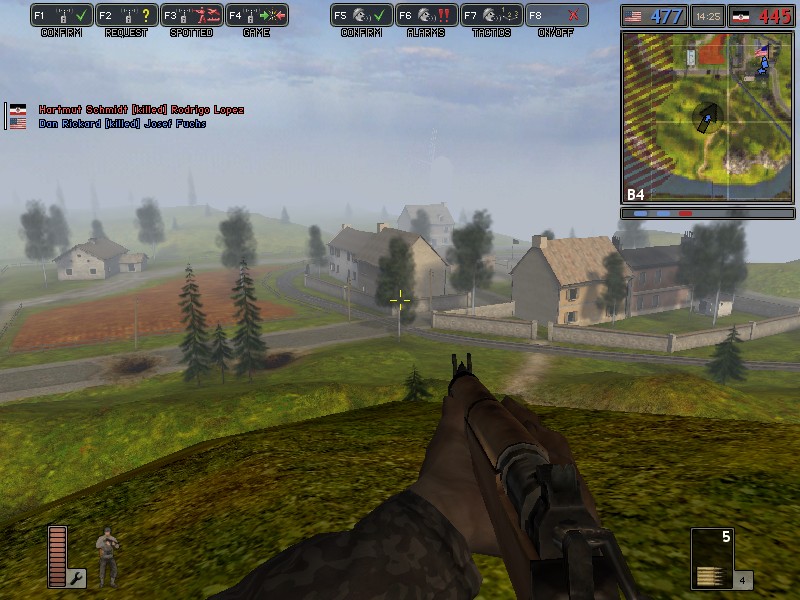
Task: Select the F1 Confirm radio command
Action: 62,16
